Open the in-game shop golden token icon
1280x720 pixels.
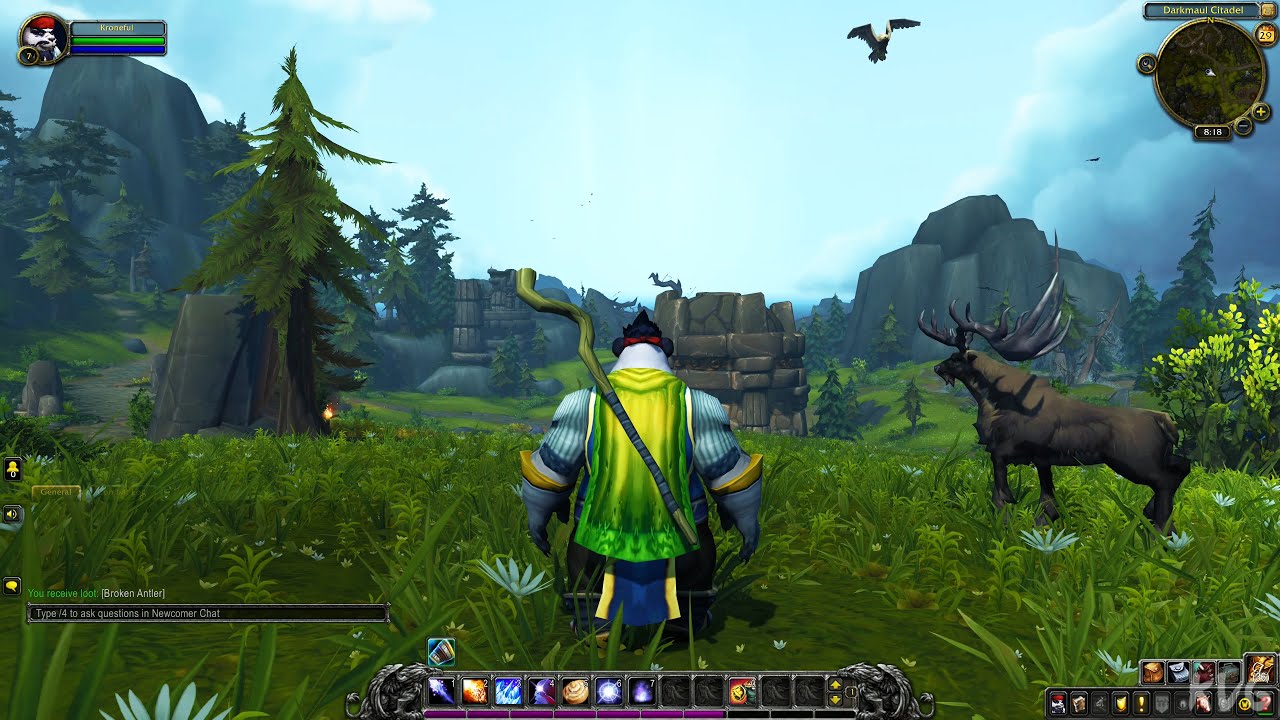click(1243, 703)
